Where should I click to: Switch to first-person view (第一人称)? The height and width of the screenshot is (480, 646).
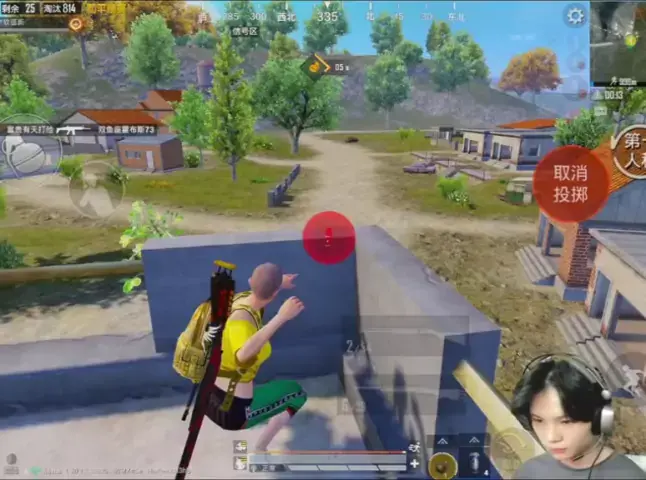630,151
